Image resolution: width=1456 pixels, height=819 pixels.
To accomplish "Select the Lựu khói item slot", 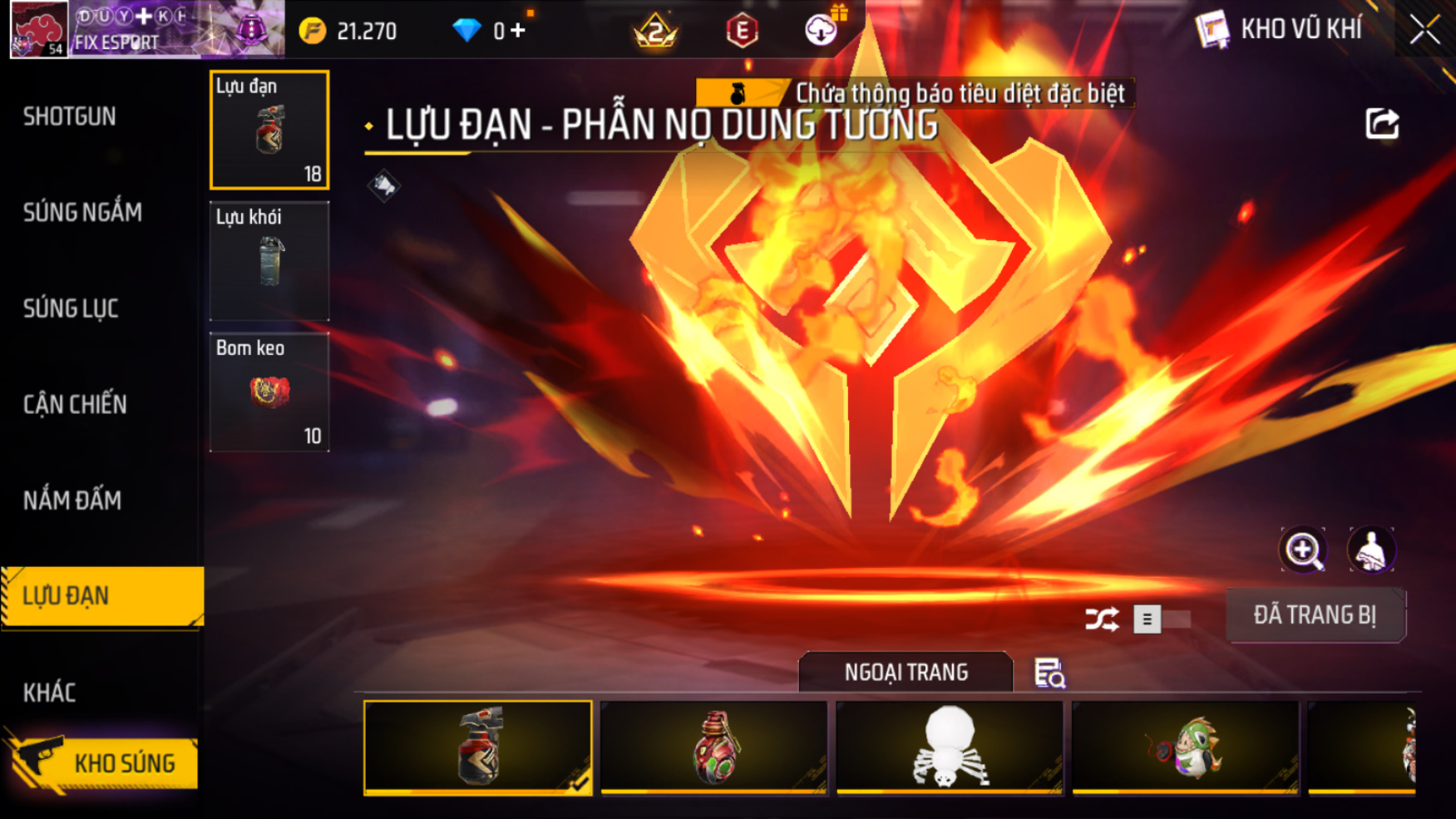I will click(x=269, y=261).
